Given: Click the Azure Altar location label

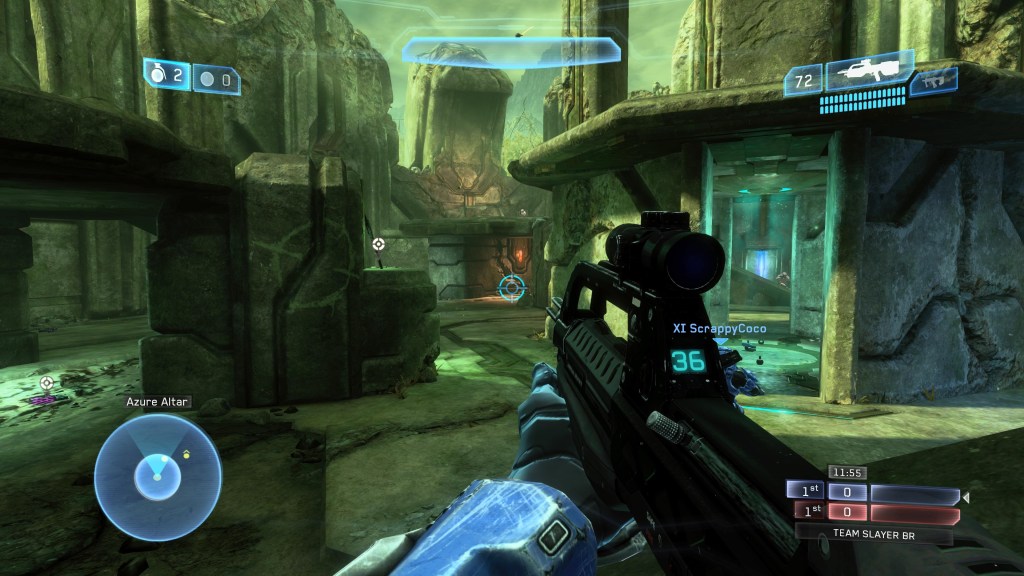Looking at the screenshot, I should (157, 402).
